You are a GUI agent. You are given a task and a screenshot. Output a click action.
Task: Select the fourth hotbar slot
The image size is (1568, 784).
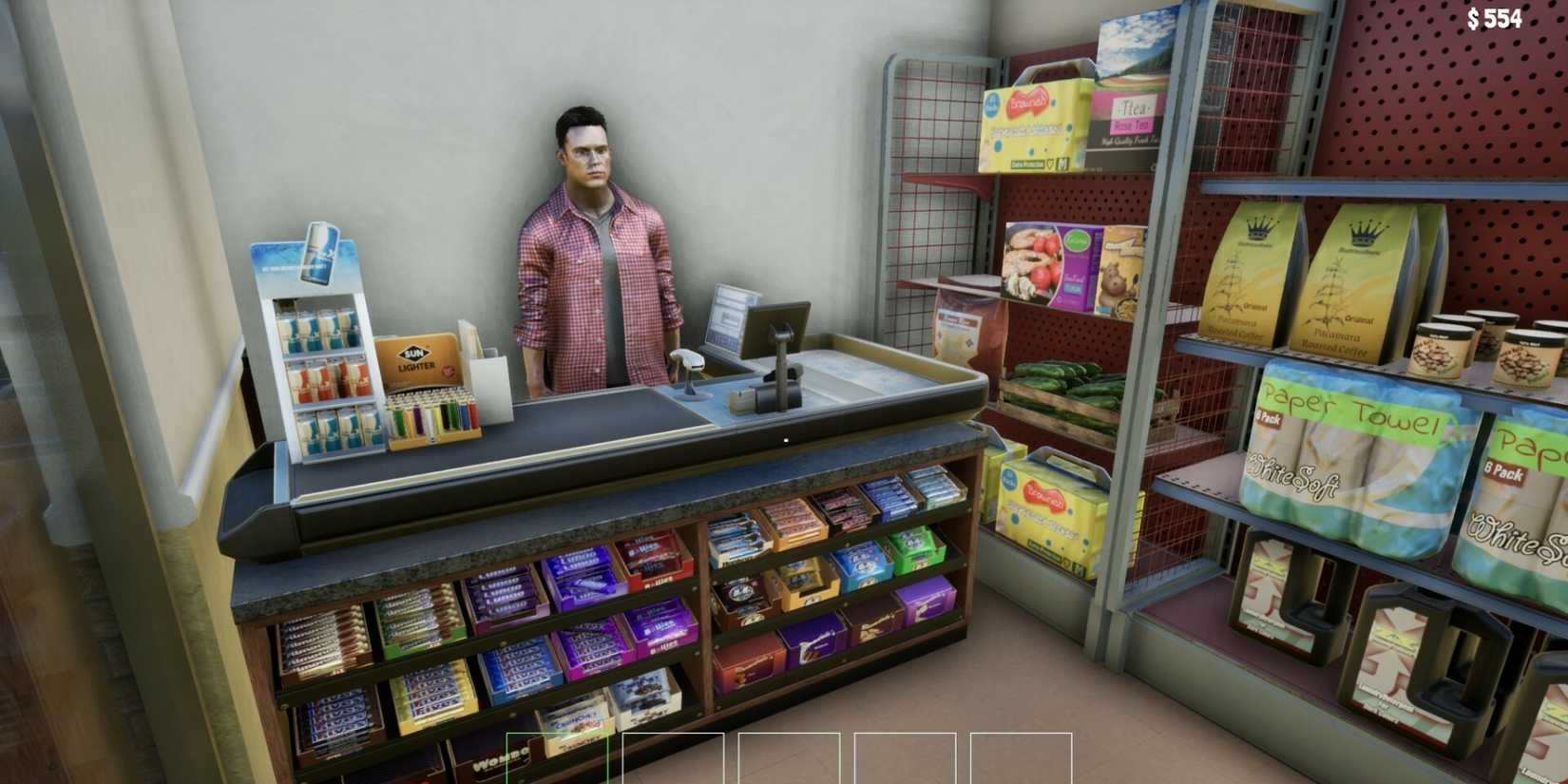906,760
